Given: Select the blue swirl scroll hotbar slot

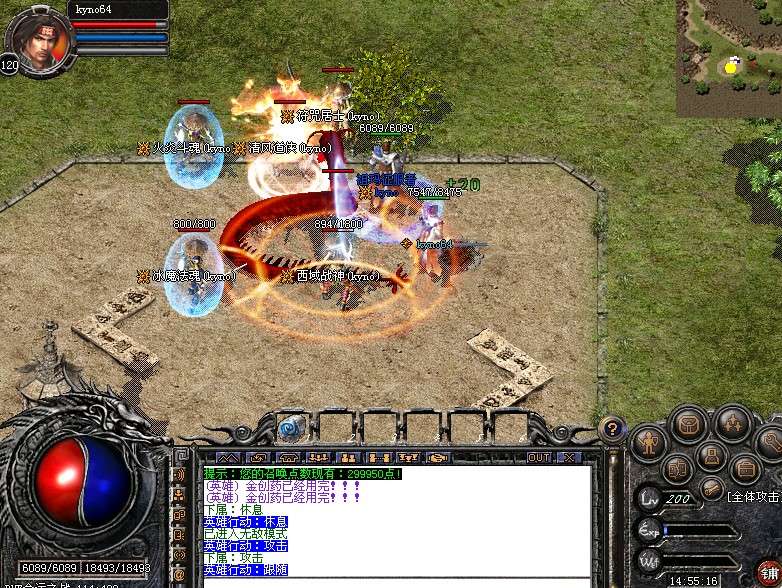Looking at the screenshot, I should click(290, 428).
